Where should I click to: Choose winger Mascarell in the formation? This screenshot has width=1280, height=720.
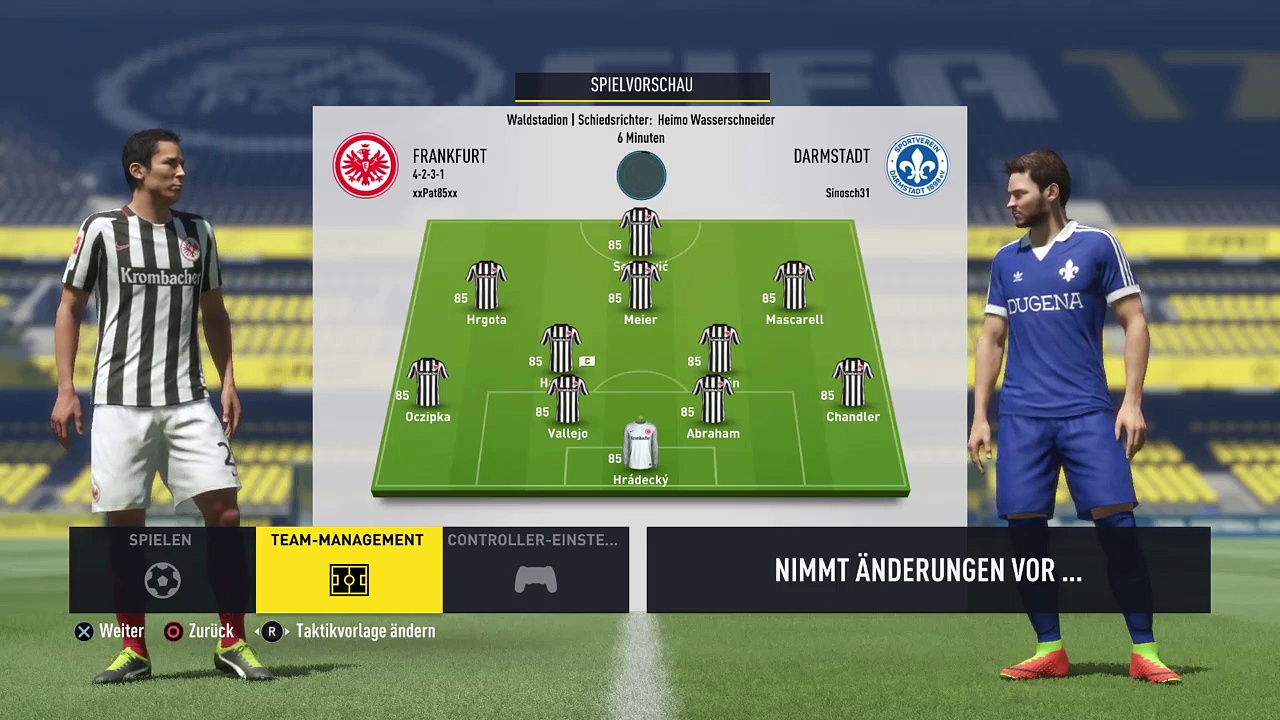(x=794, y=287)
